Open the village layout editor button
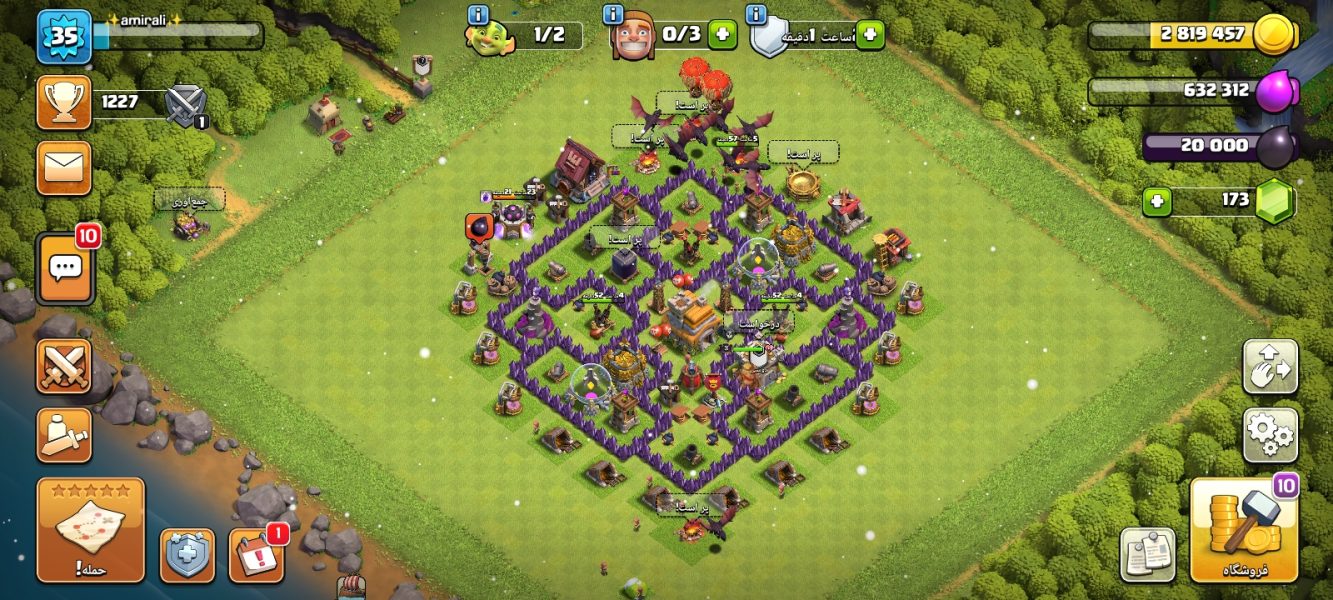Viewport: 1333px width, 600px height. point(1270,366)
